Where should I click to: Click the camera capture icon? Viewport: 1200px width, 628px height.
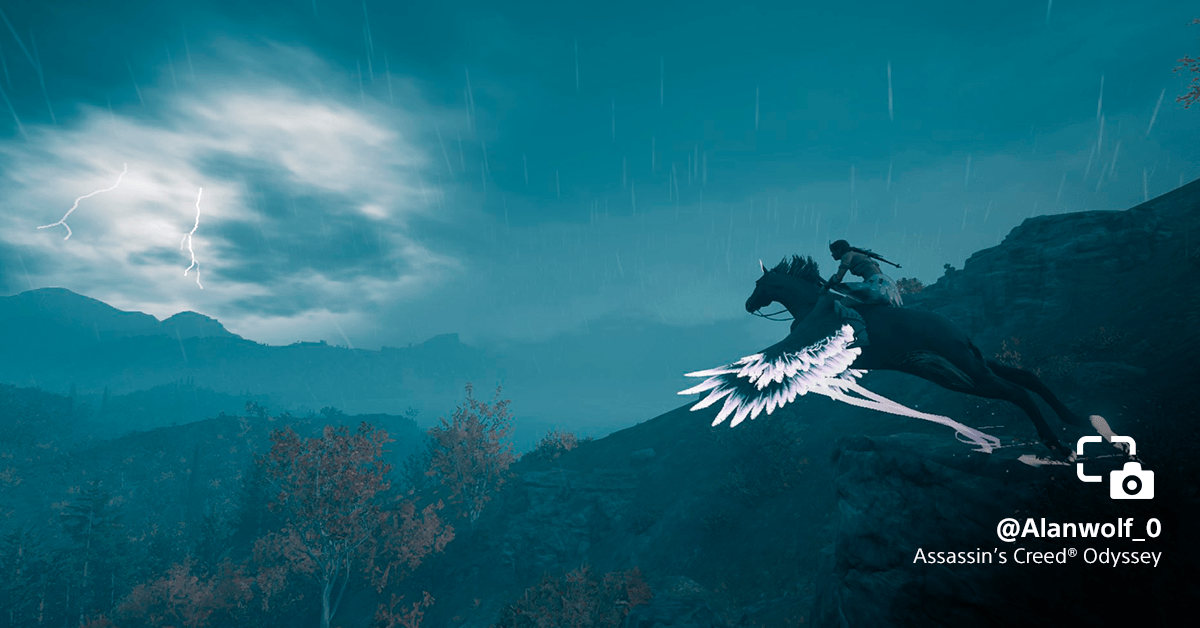pyautogui.click(x=1115, y=467)
